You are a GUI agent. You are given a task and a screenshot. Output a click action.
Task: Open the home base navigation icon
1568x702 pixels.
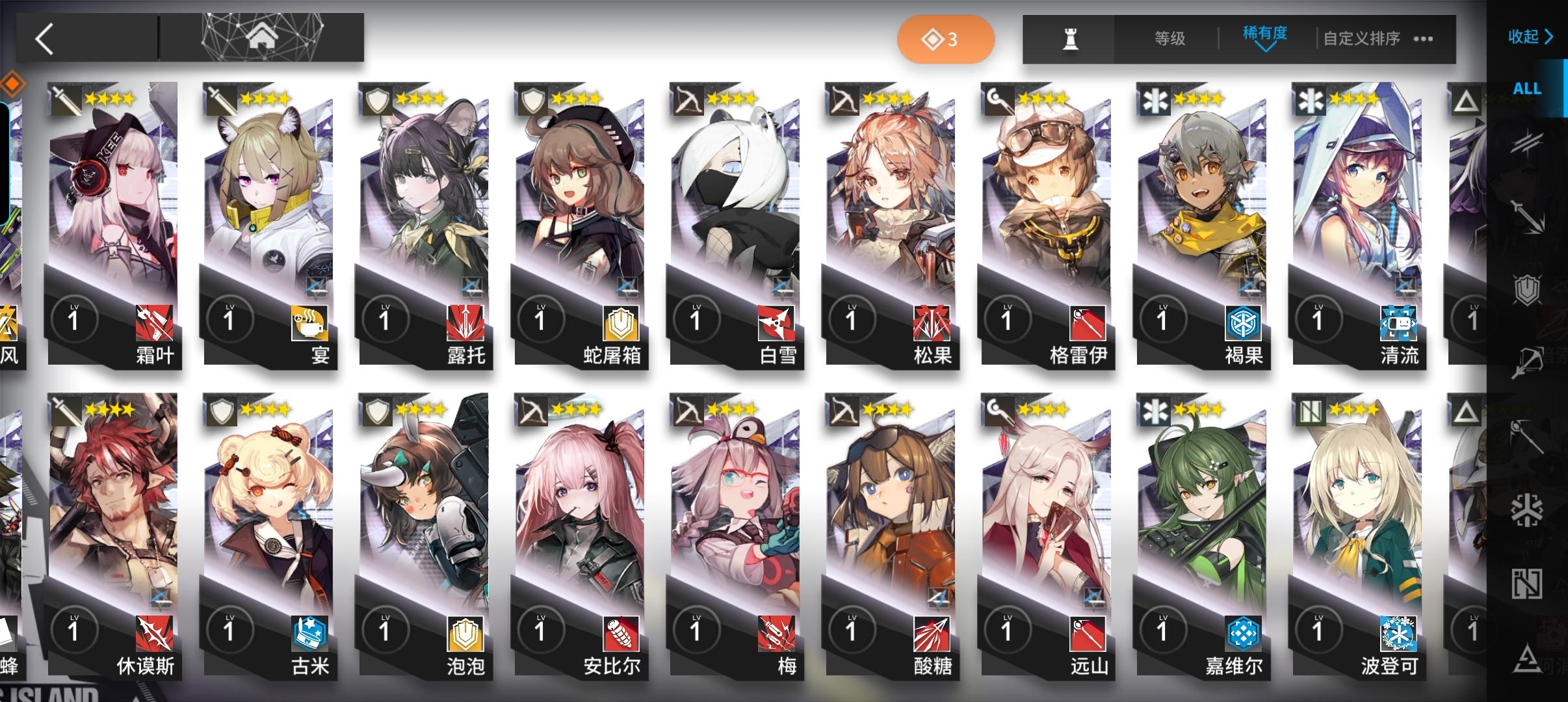tap(263, 38)
